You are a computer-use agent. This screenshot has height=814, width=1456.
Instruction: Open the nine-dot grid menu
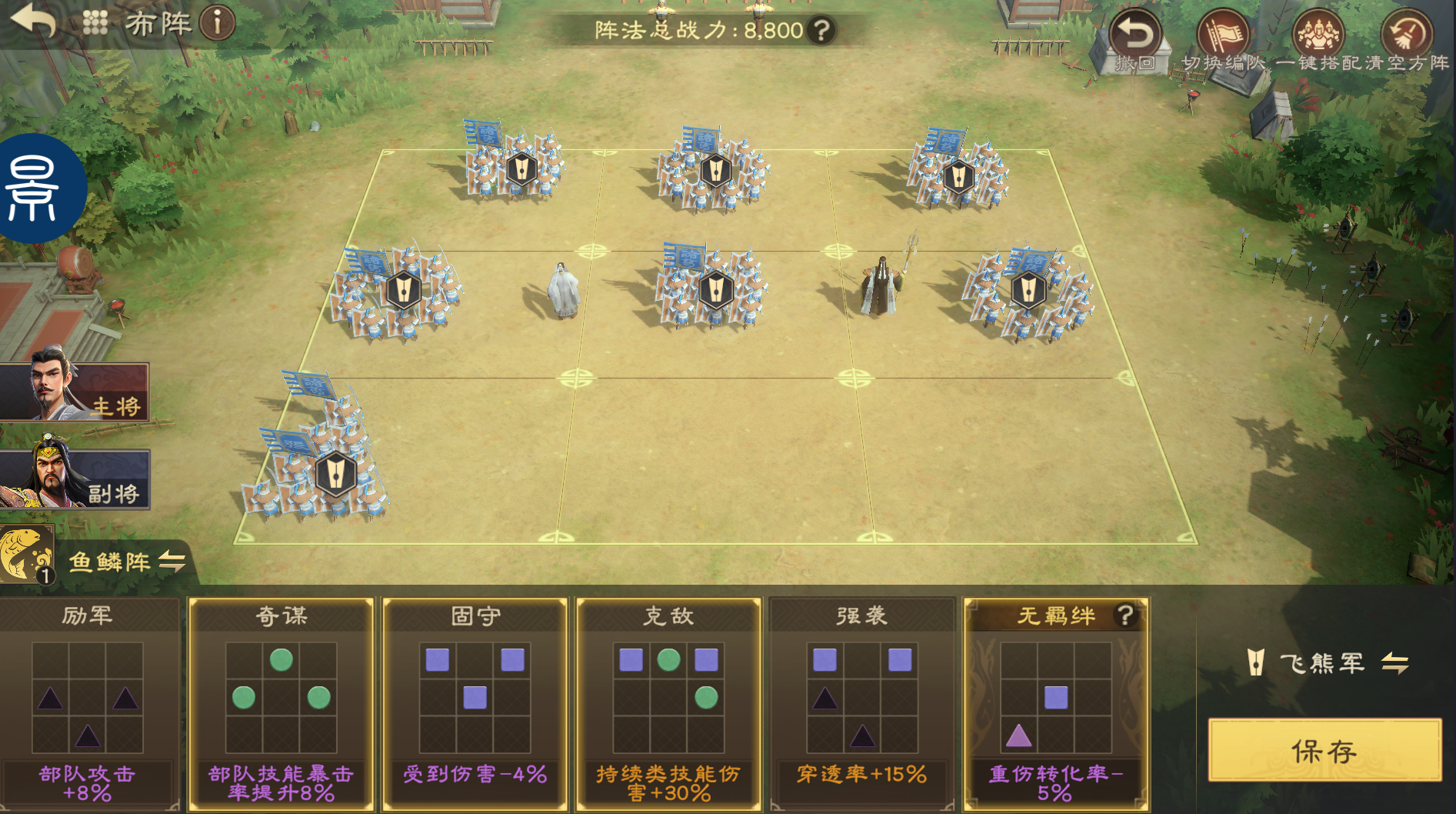click(x=95, y=22)
